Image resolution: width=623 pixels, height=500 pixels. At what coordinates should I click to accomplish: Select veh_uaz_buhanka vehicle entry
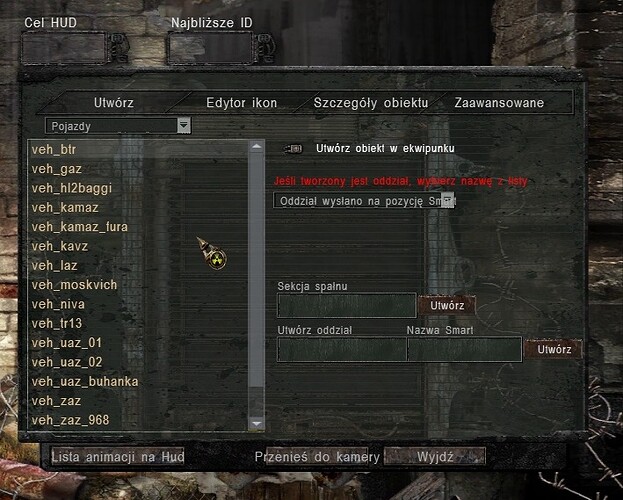coord(84,381)
